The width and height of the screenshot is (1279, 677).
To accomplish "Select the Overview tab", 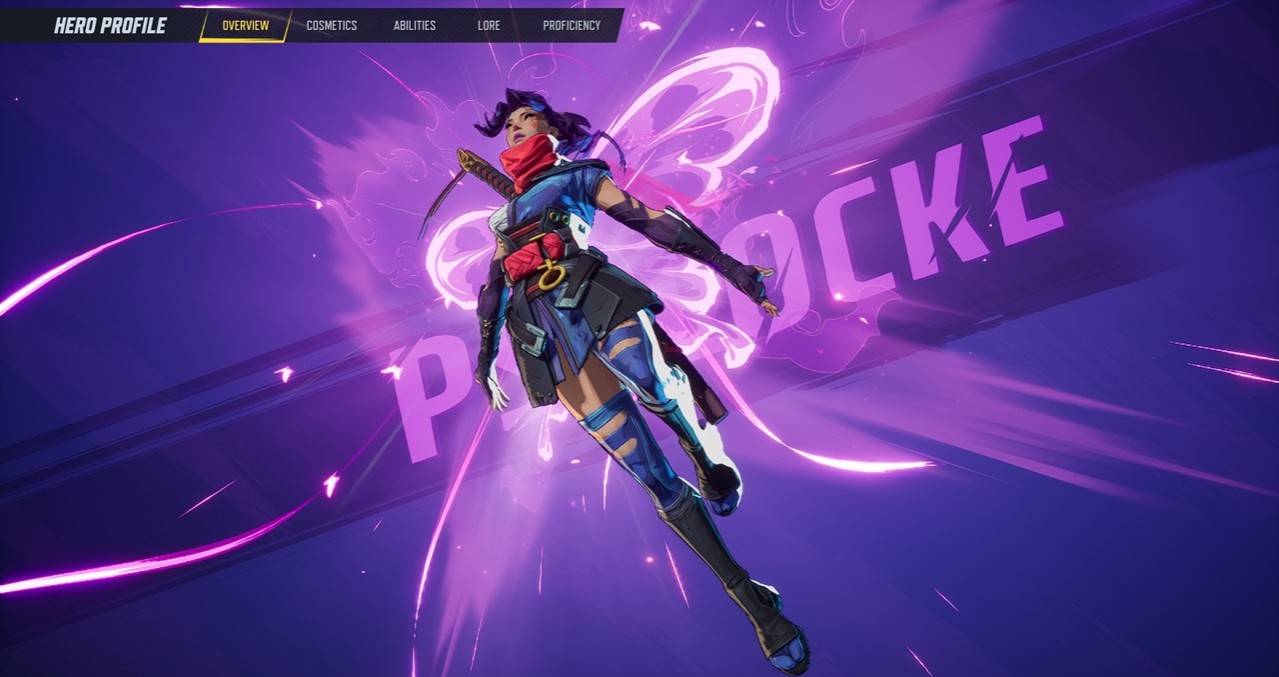I will click(245, 26).
